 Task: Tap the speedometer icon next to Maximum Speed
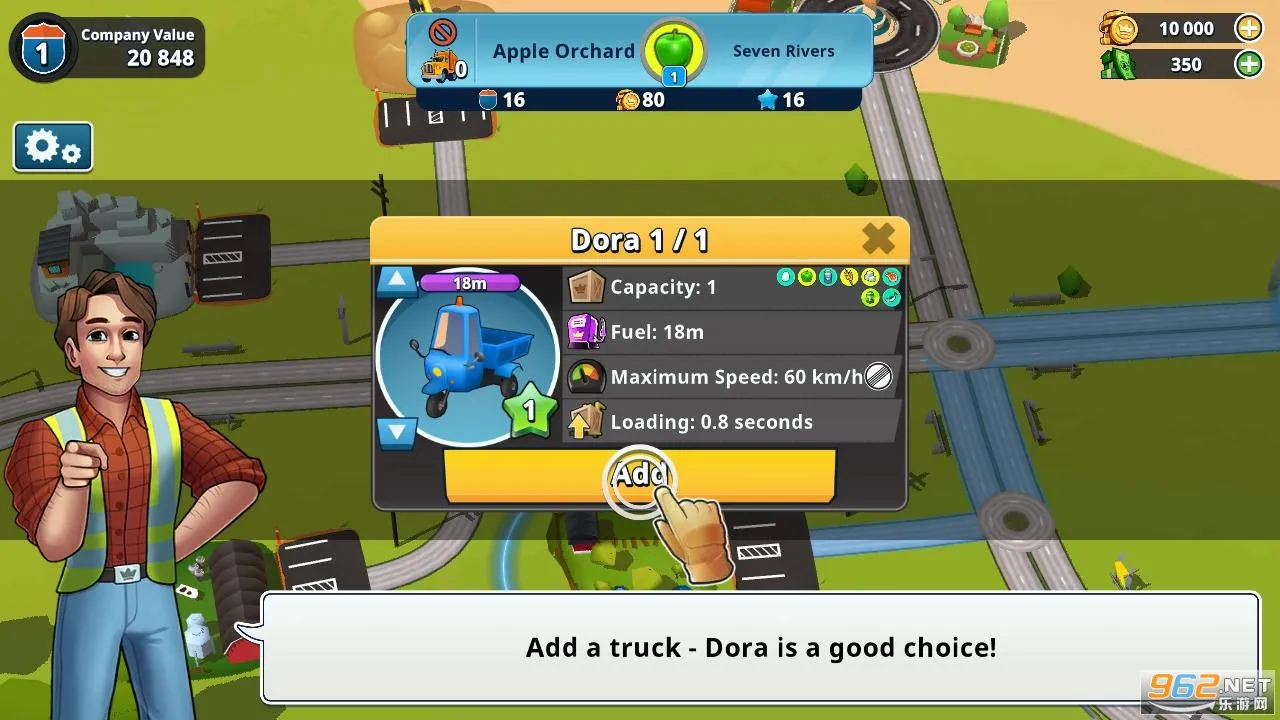[588, 376]
